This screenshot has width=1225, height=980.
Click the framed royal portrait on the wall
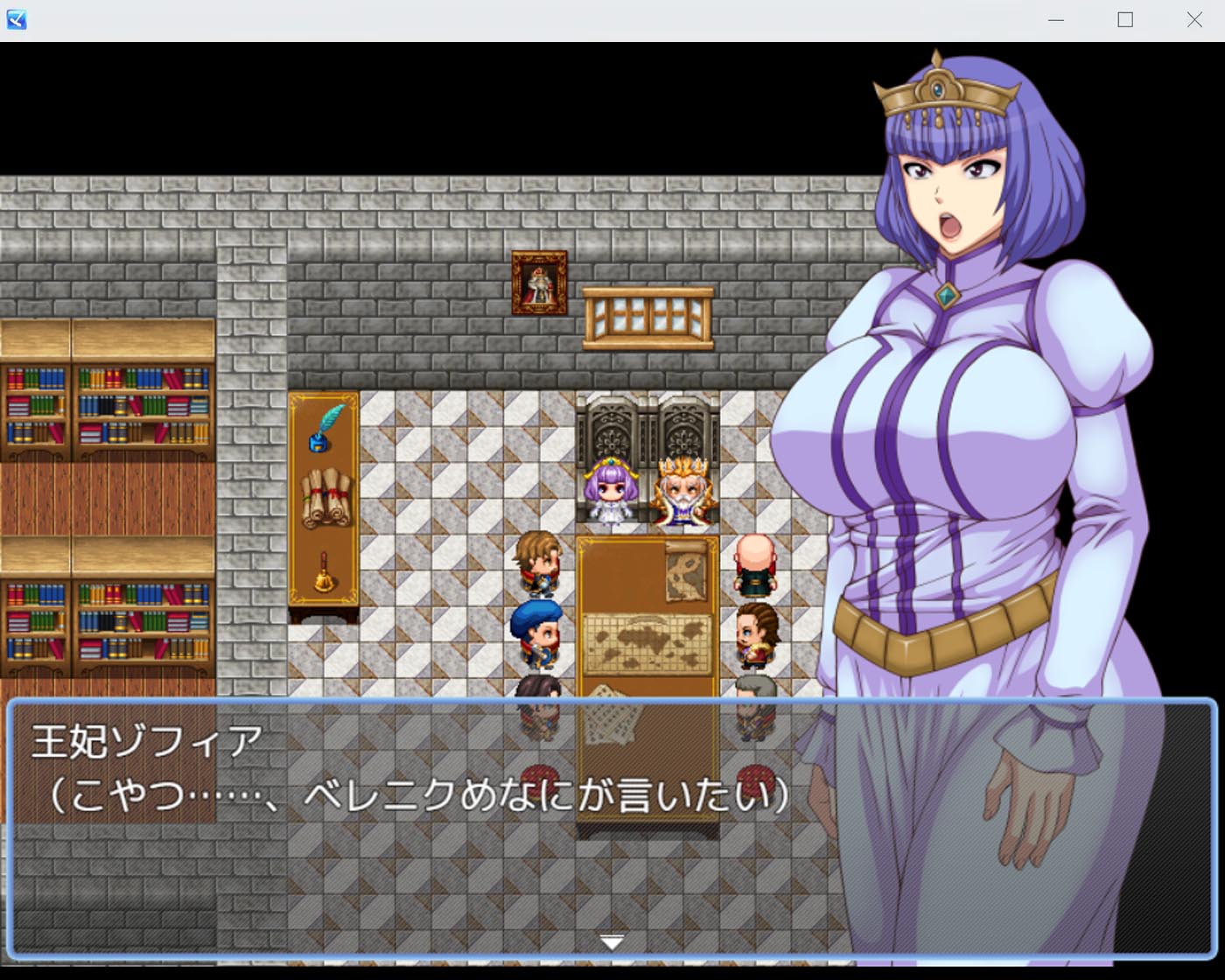pos(537,280)
